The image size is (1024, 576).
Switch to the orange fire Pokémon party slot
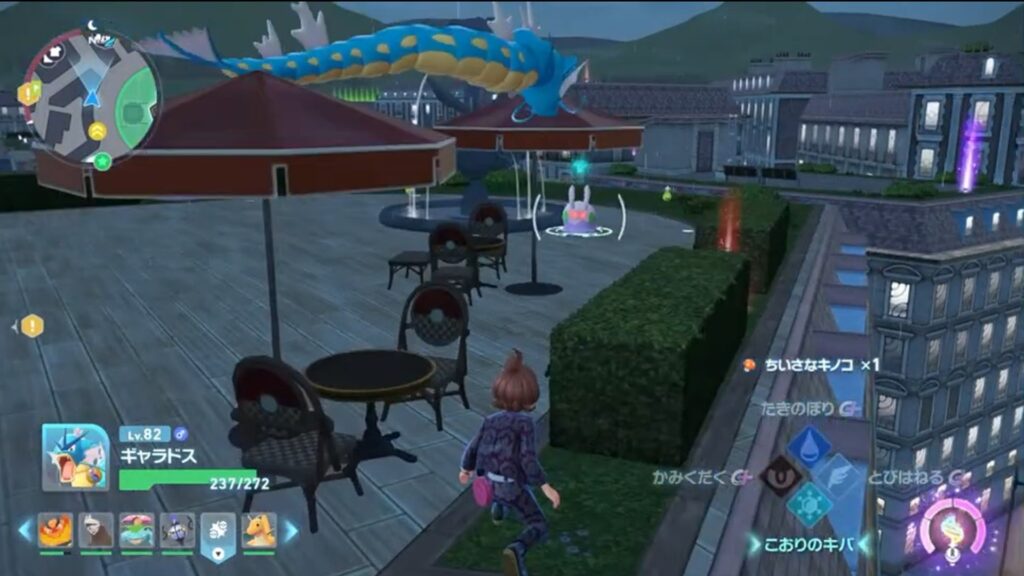point(56,530)
